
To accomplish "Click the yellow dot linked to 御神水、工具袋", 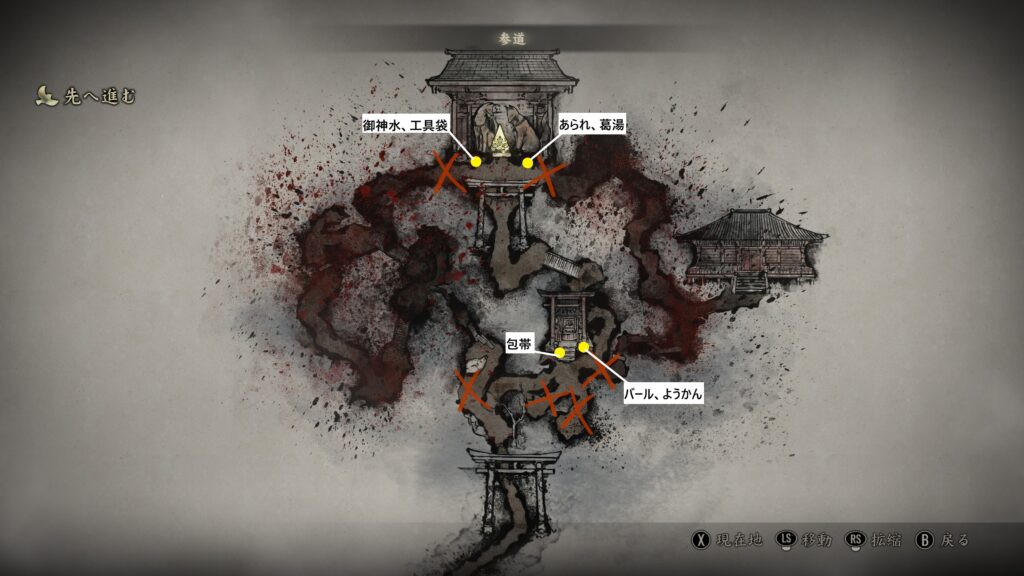I will 476,162.
